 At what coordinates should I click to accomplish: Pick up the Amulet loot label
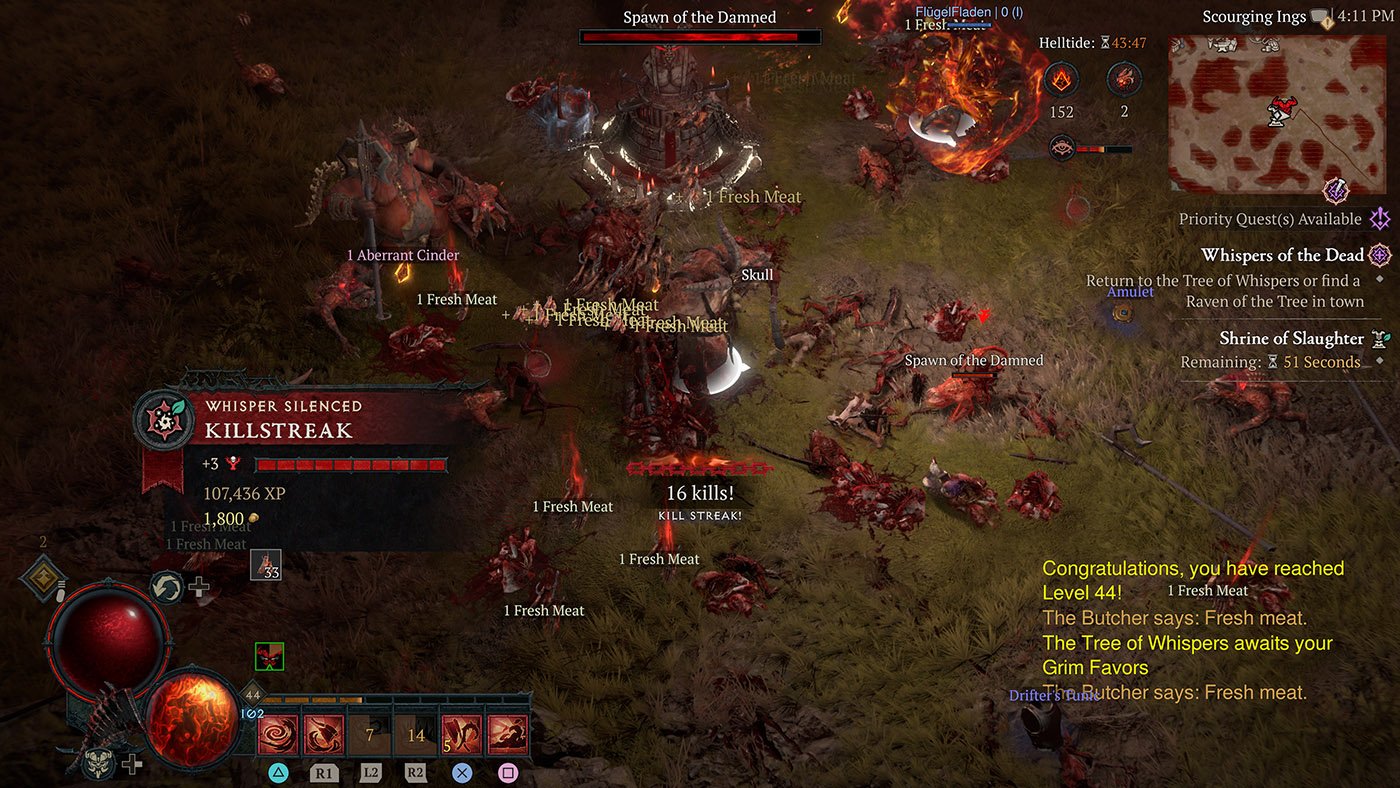coord(1130,292)
